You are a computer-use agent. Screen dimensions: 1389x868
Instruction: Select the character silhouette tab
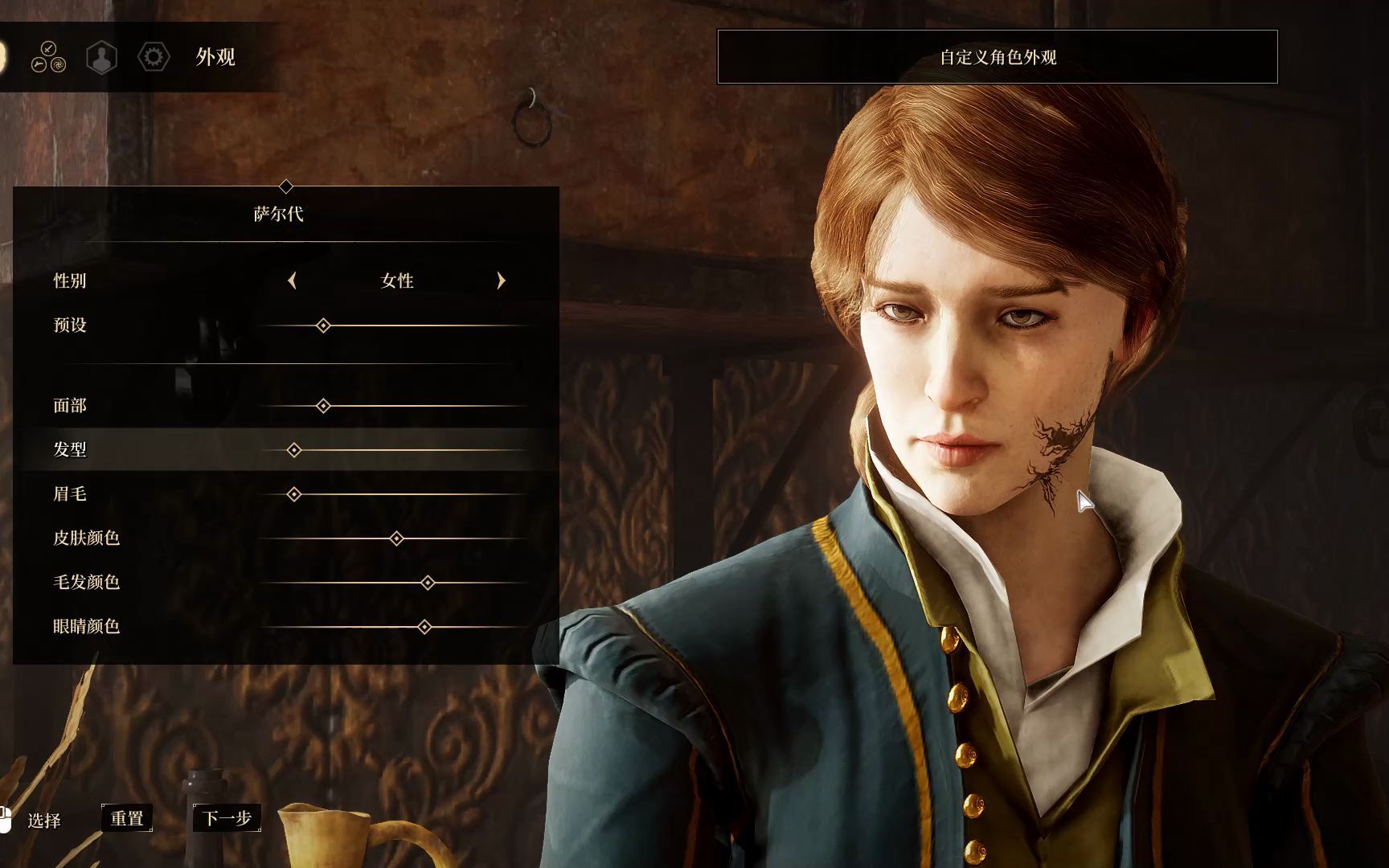(x=102, y=57)
